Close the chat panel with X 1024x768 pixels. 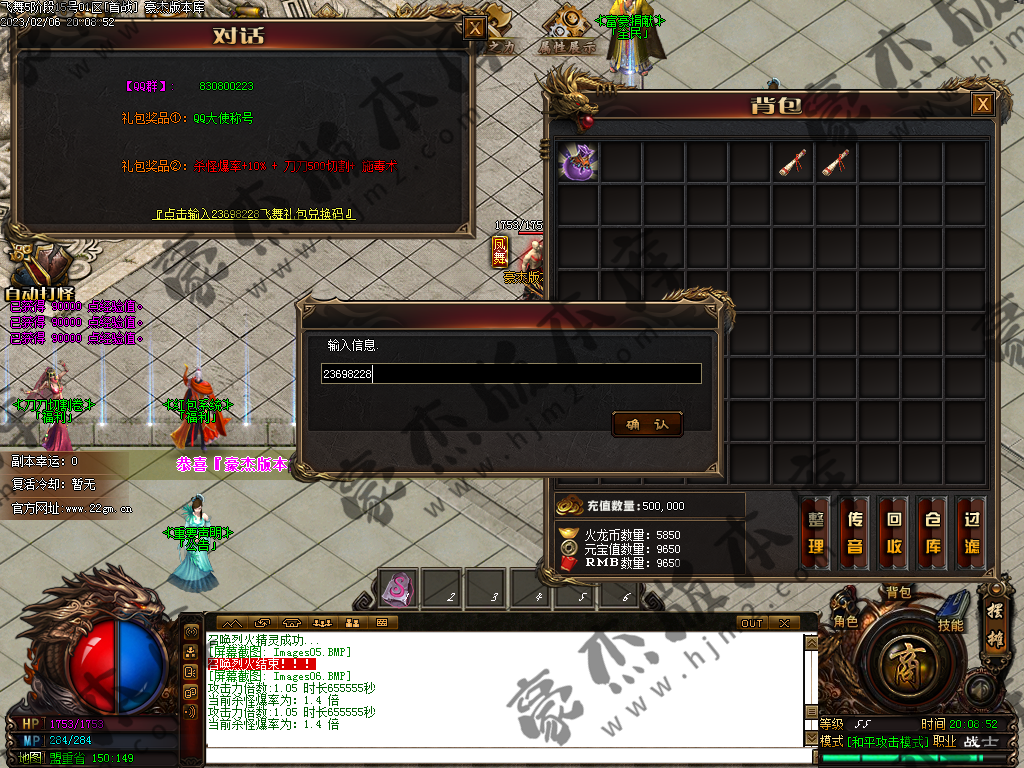click(x=785, y=623)
